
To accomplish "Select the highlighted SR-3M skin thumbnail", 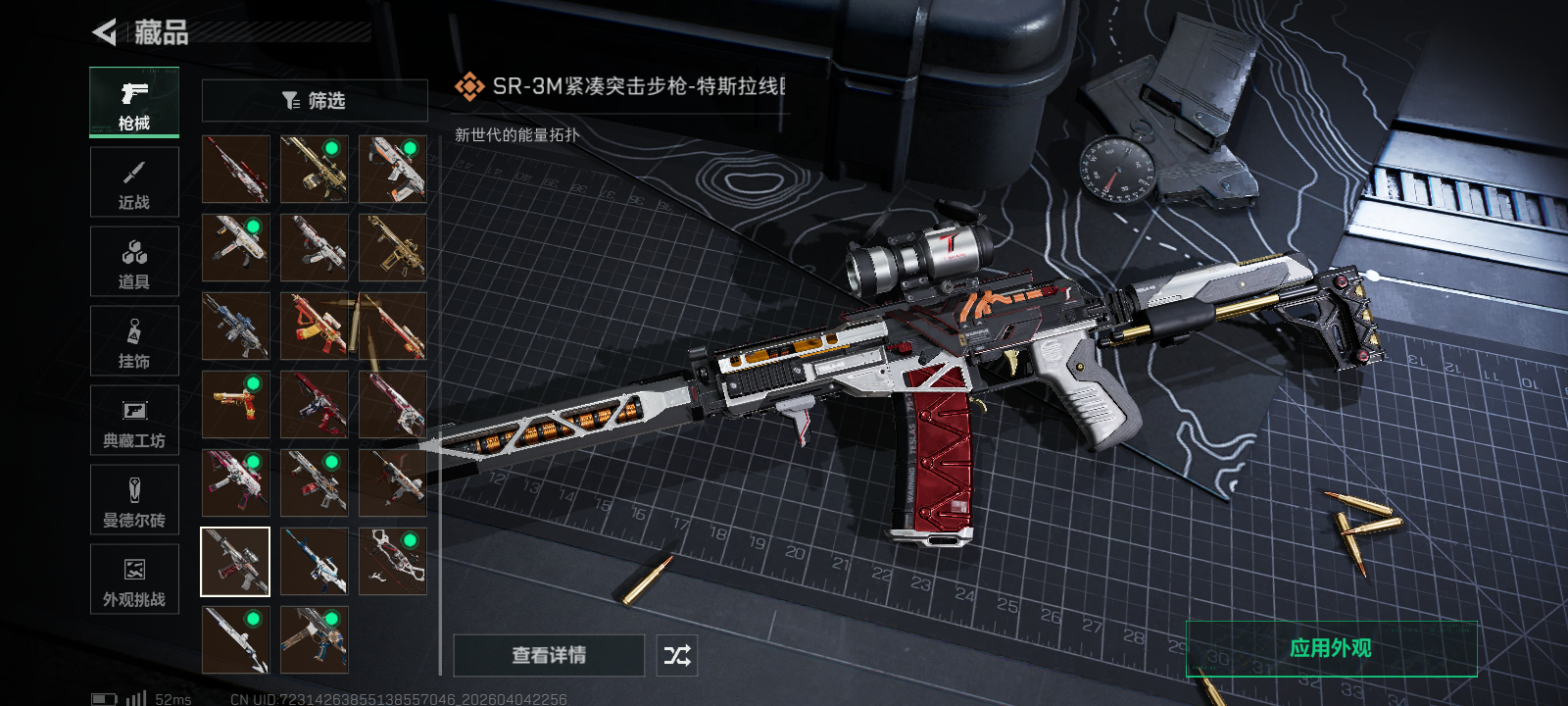I will (235, 562).
